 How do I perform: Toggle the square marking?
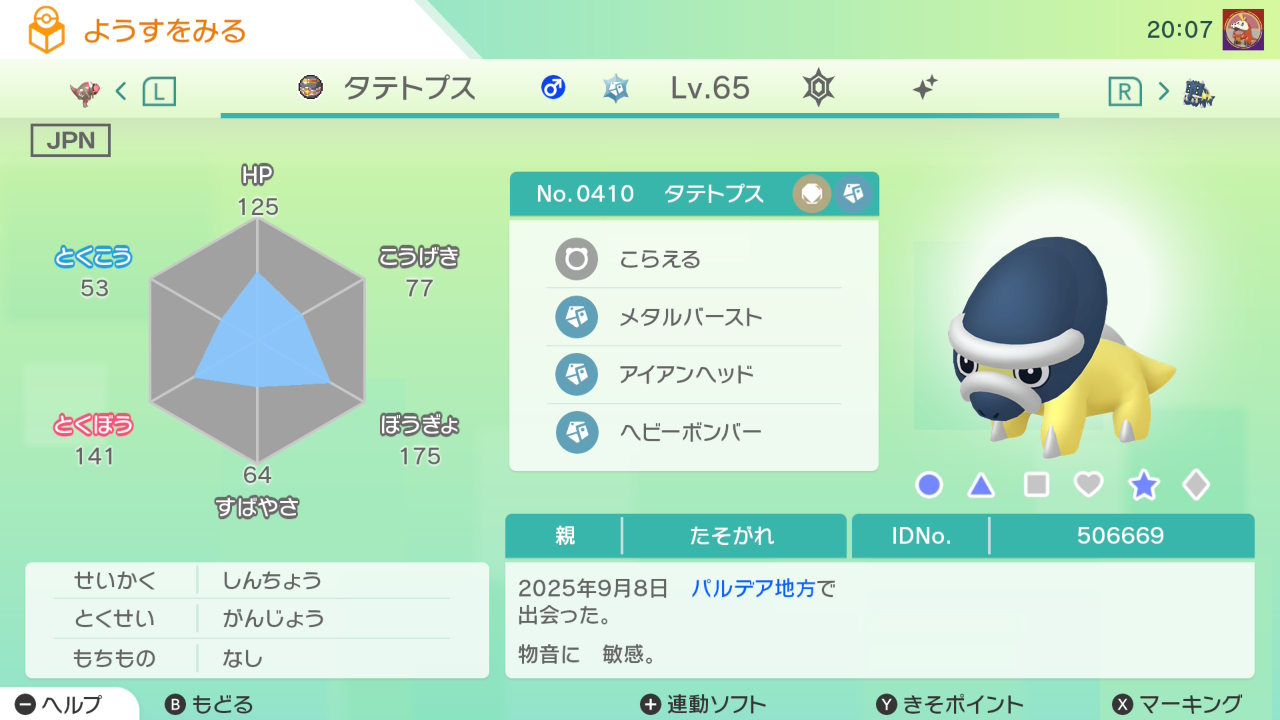pyautogui.click(x=1036, y=485)
